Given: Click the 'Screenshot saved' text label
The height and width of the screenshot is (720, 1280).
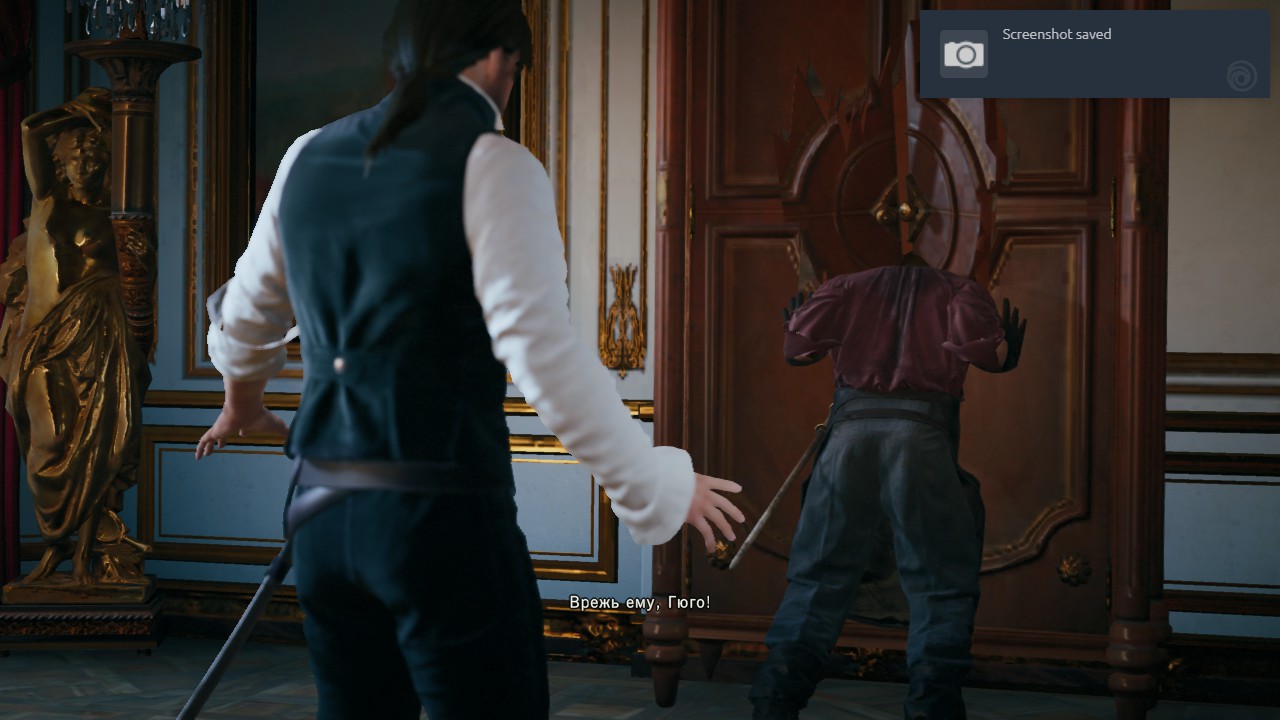Looking at the screenshot, I should coord(1056,34).
